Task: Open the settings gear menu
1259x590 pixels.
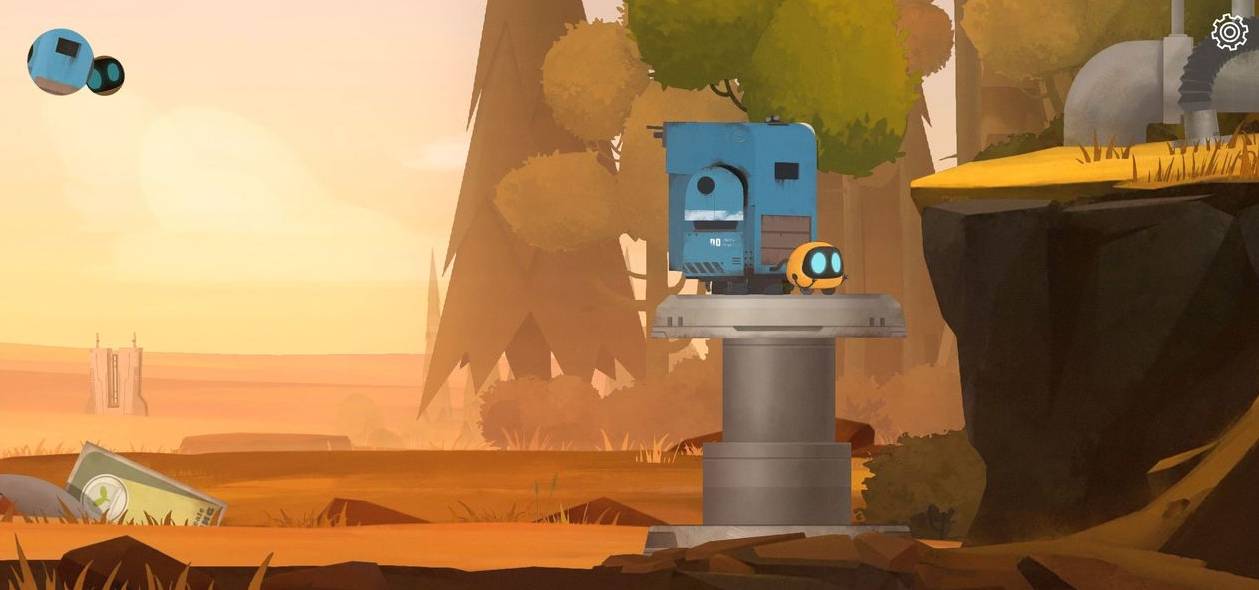Action: 1229,32
